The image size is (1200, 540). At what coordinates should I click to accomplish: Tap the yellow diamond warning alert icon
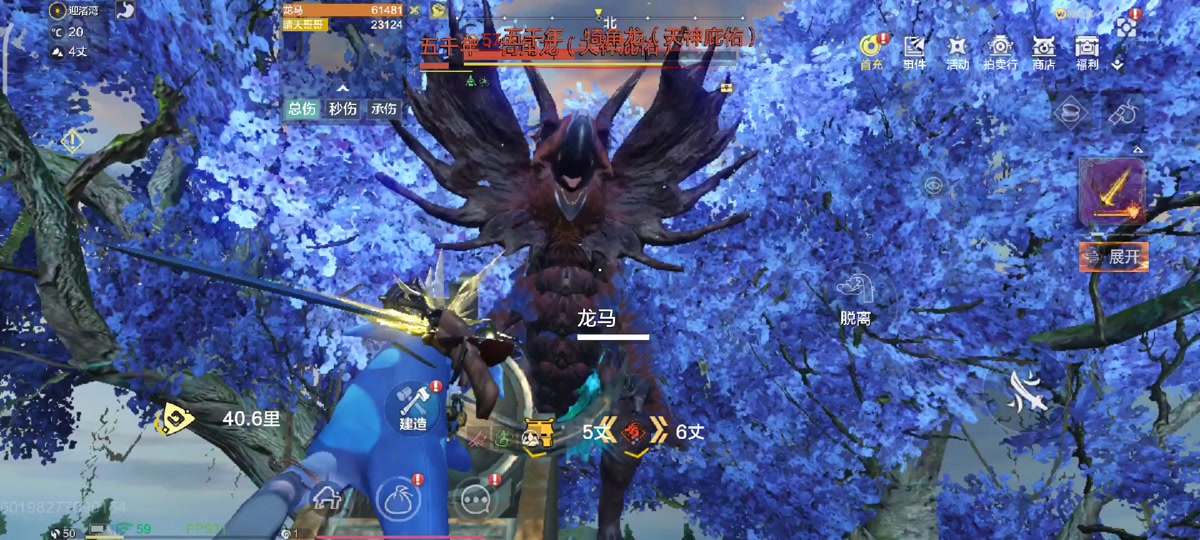click(71, 141)
